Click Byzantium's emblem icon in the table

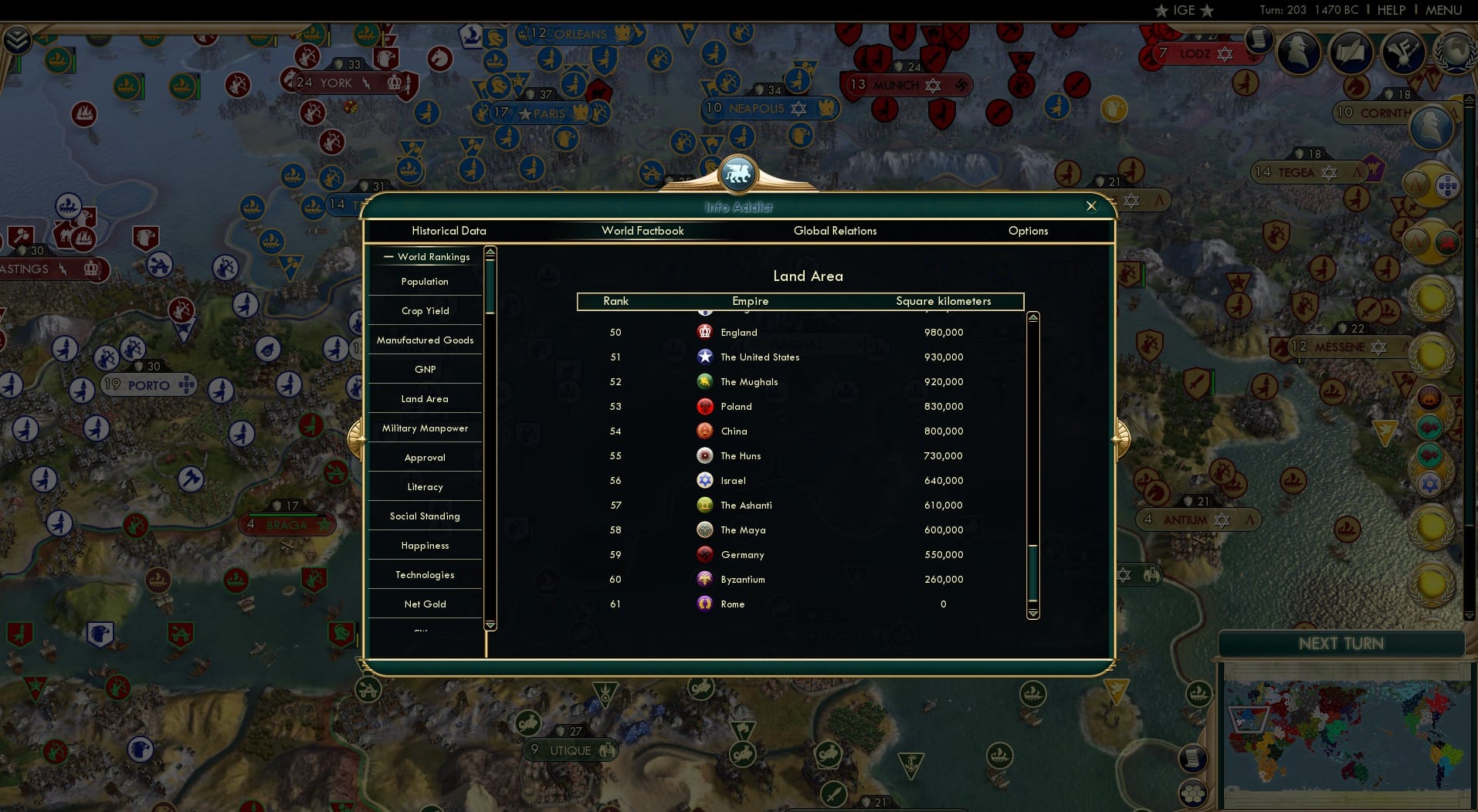pos(705,579)
